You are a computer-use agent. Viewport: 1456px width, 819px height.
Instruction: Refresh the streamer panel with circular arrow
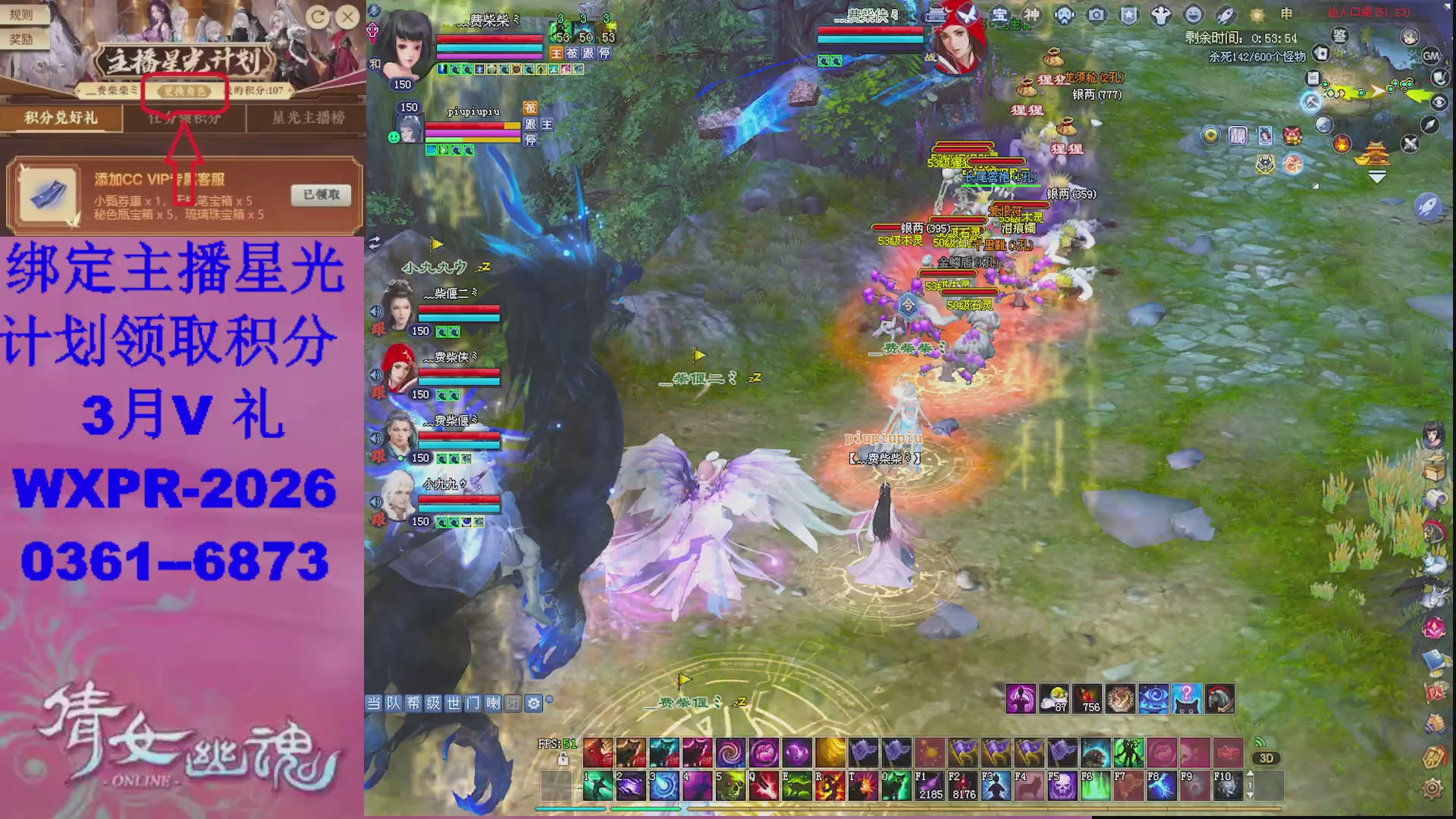317,17
